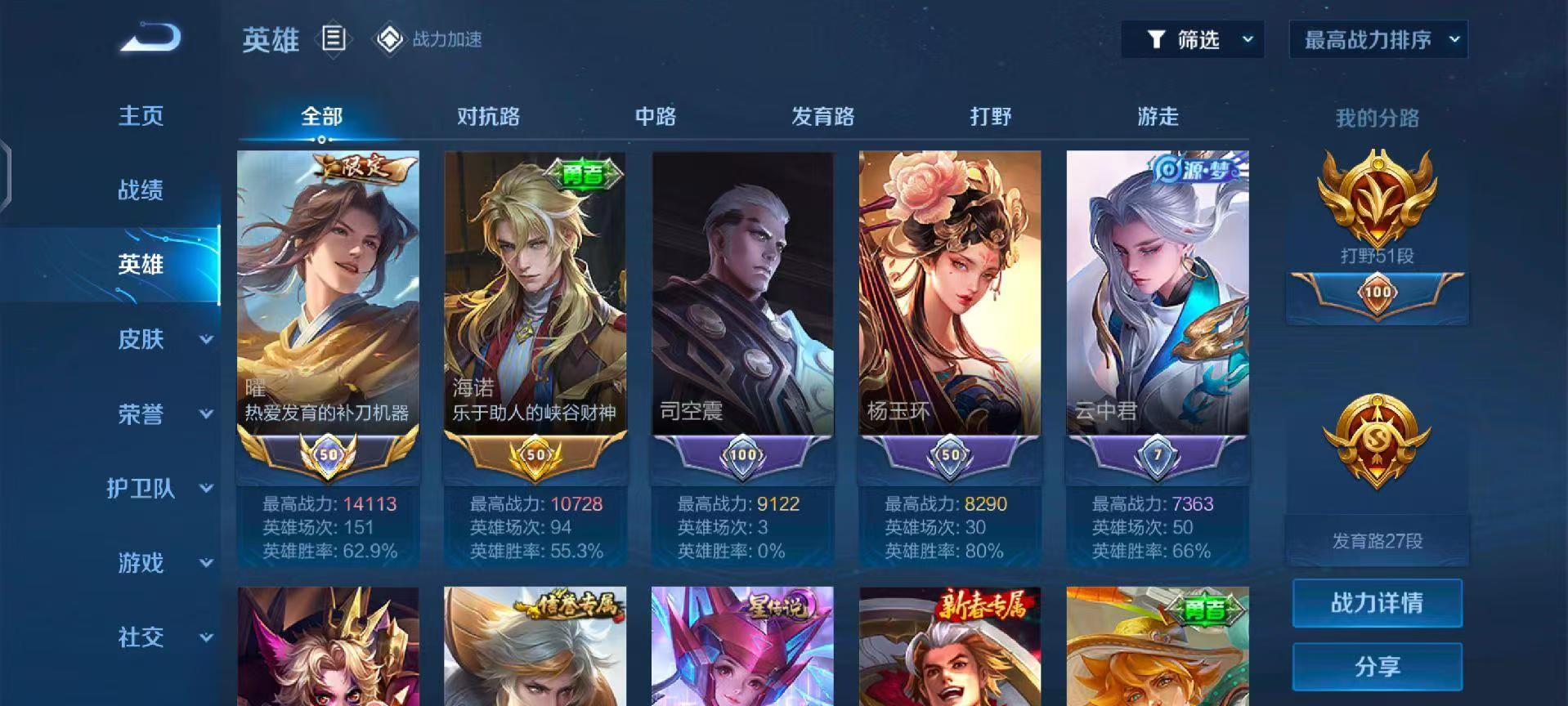Click the back arrow logo top-left
This screenshot has width=1568, height=706.
[151, 37]
